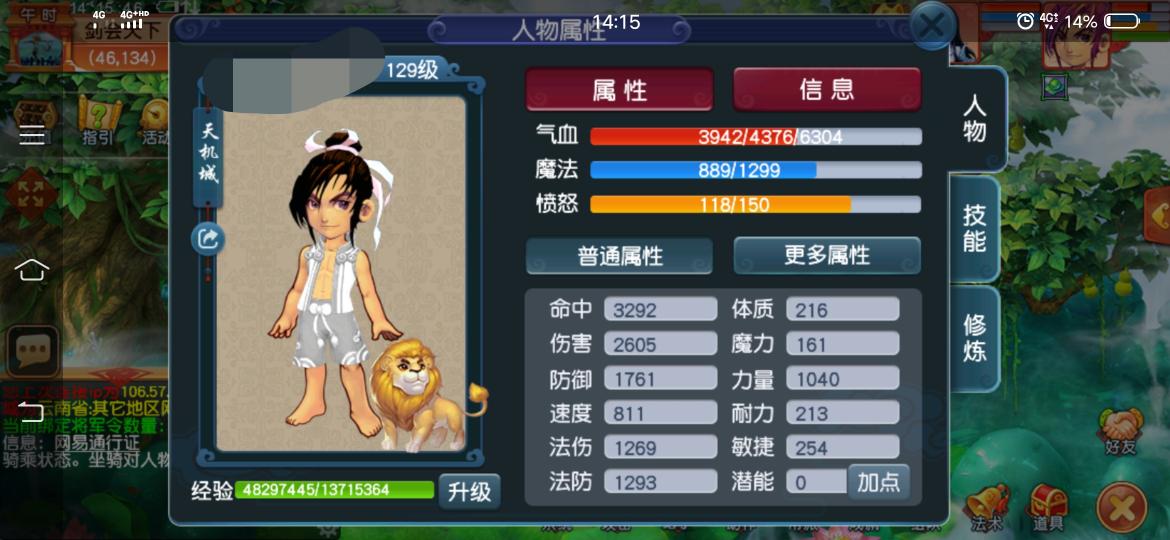Open the 技能 side tab

975,229
